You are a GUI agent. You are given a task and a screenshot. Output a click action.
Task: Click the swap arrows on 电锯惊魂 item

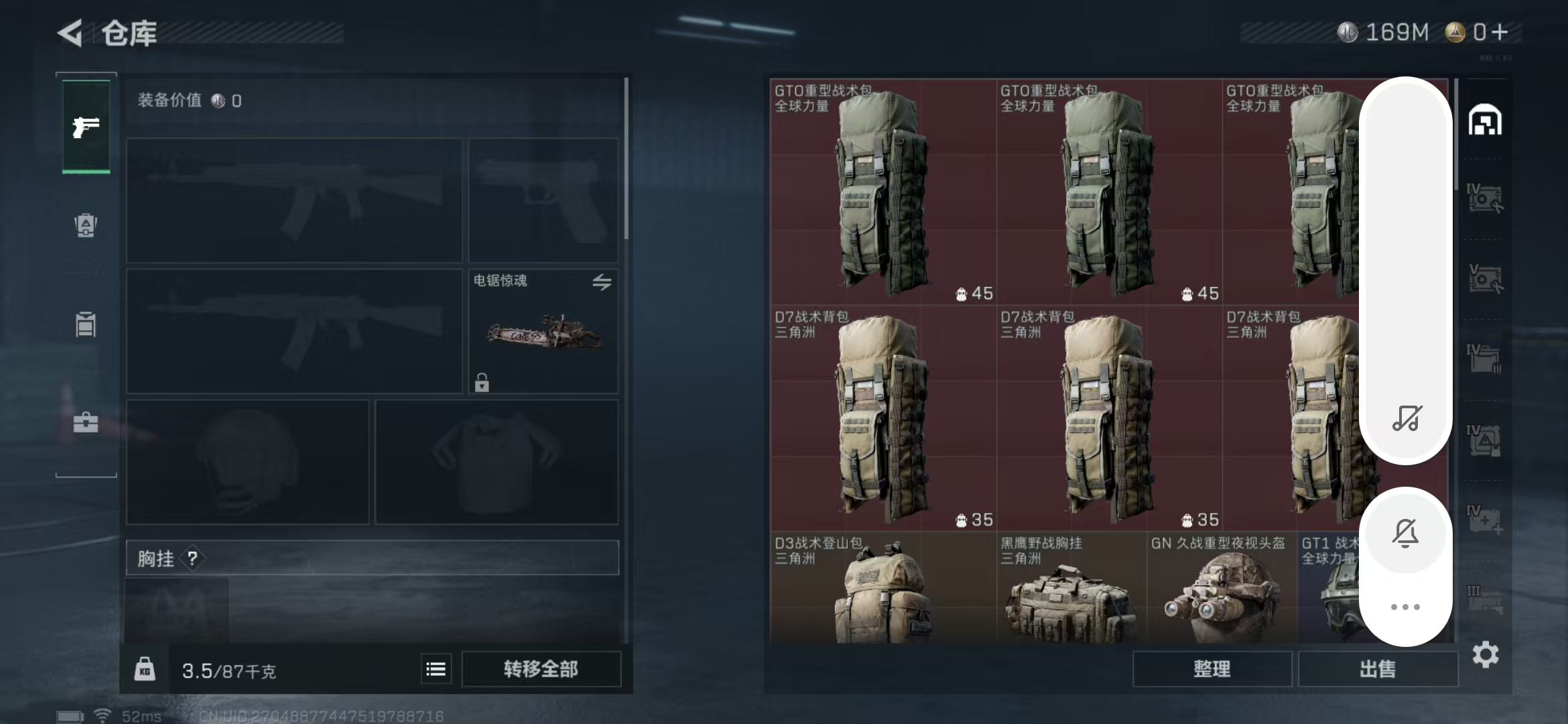point(602,283)
